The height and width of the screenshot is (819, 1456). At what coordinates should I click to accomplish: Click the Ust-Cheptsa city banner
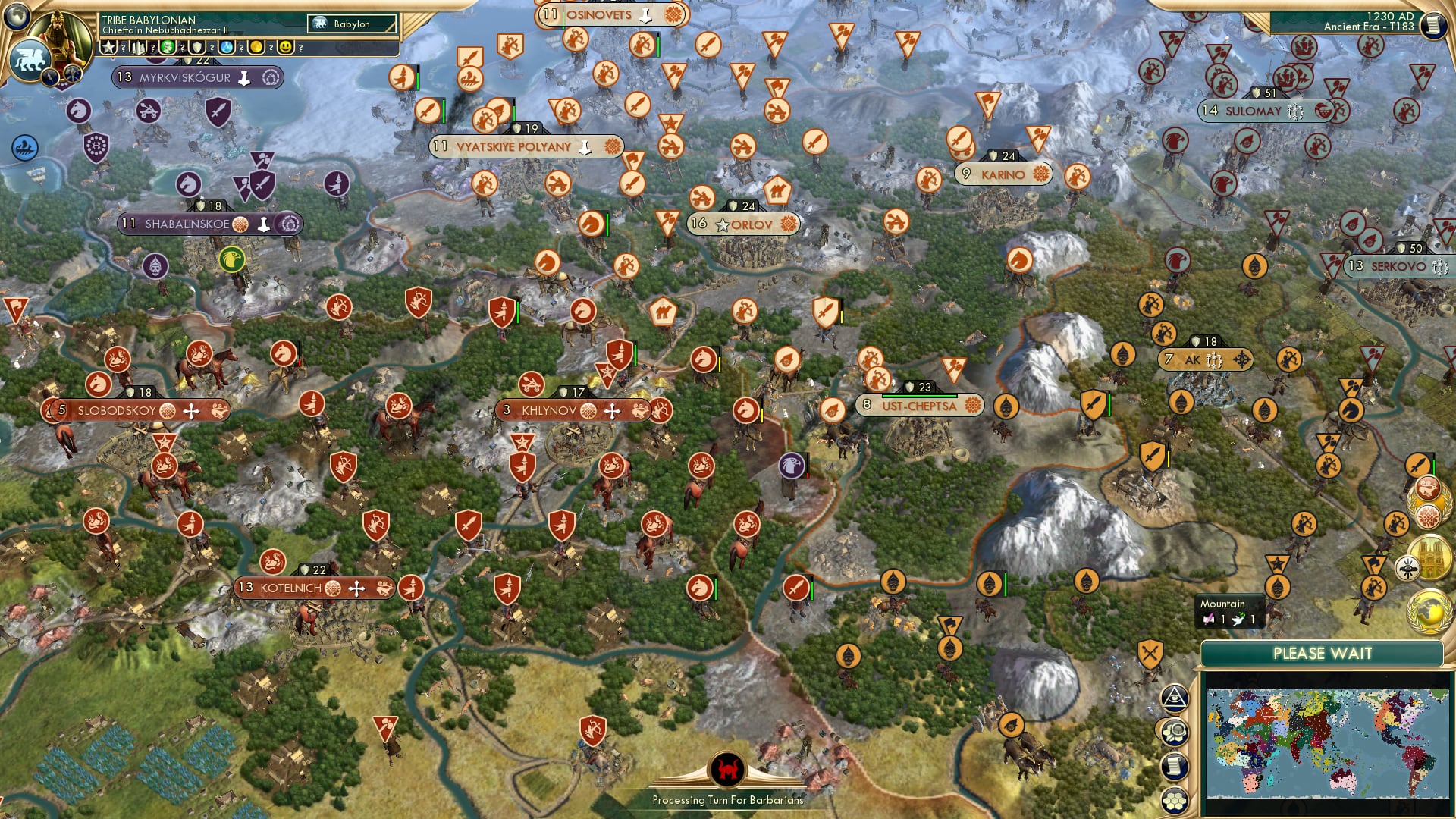(x=919, y=406)
